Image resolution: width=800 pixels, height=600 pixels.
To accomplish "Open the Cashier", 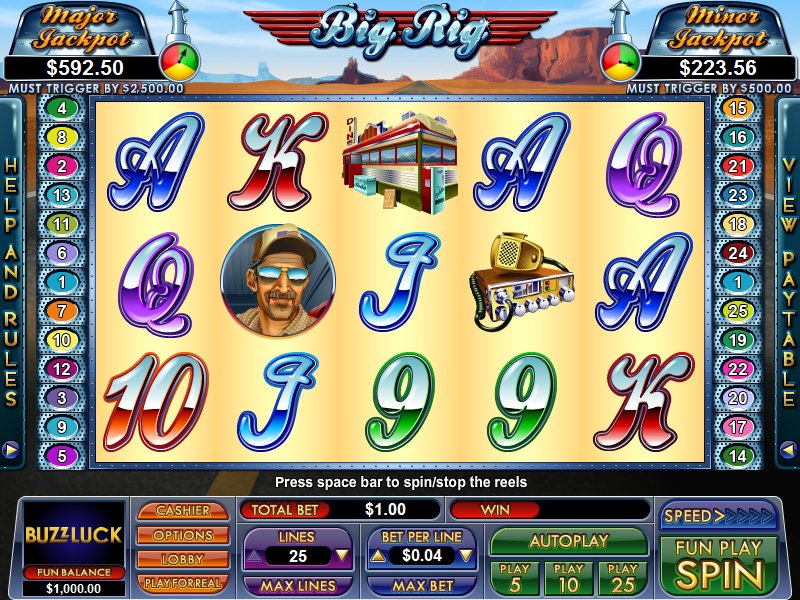I will [x=183, y=511].
